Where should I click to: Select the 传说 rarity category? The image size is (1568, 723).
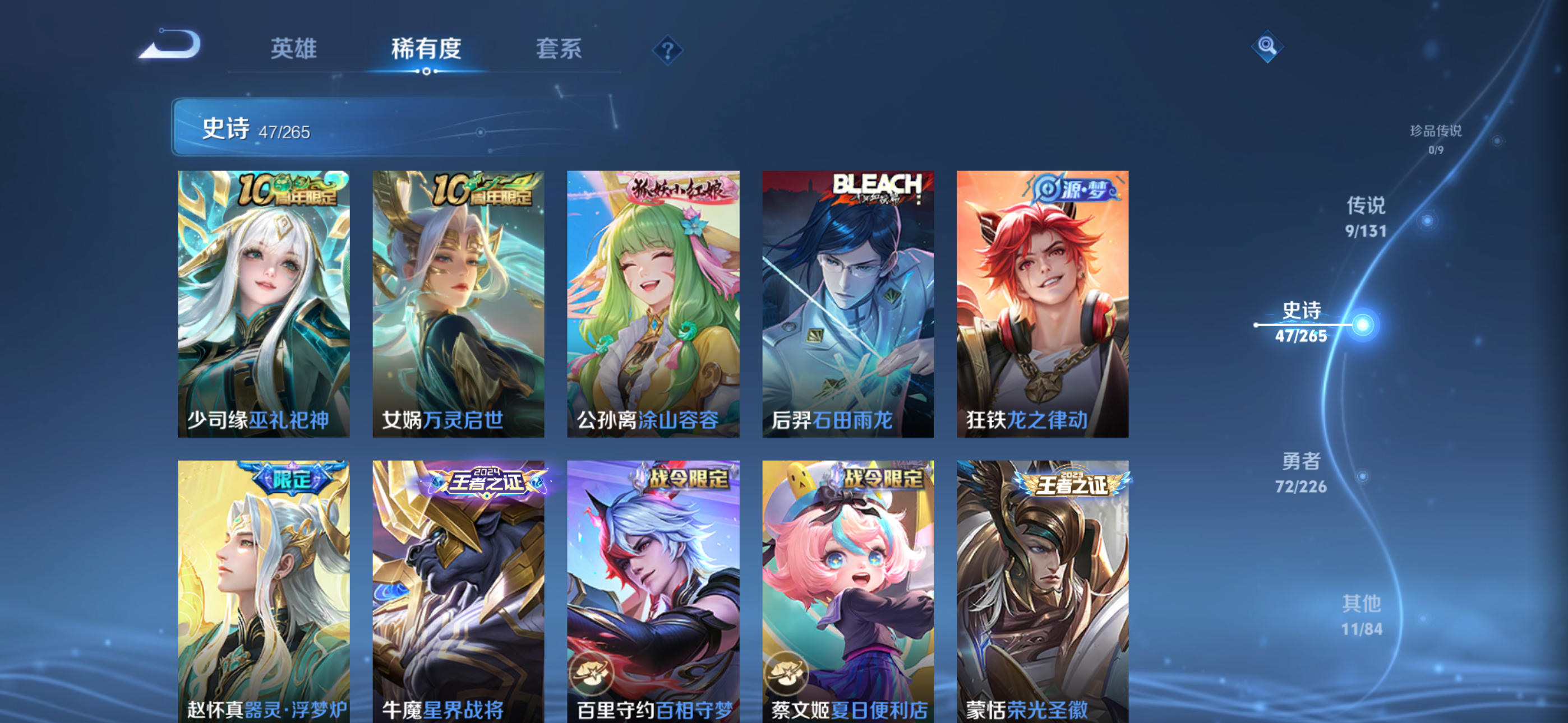(1367, 218)
